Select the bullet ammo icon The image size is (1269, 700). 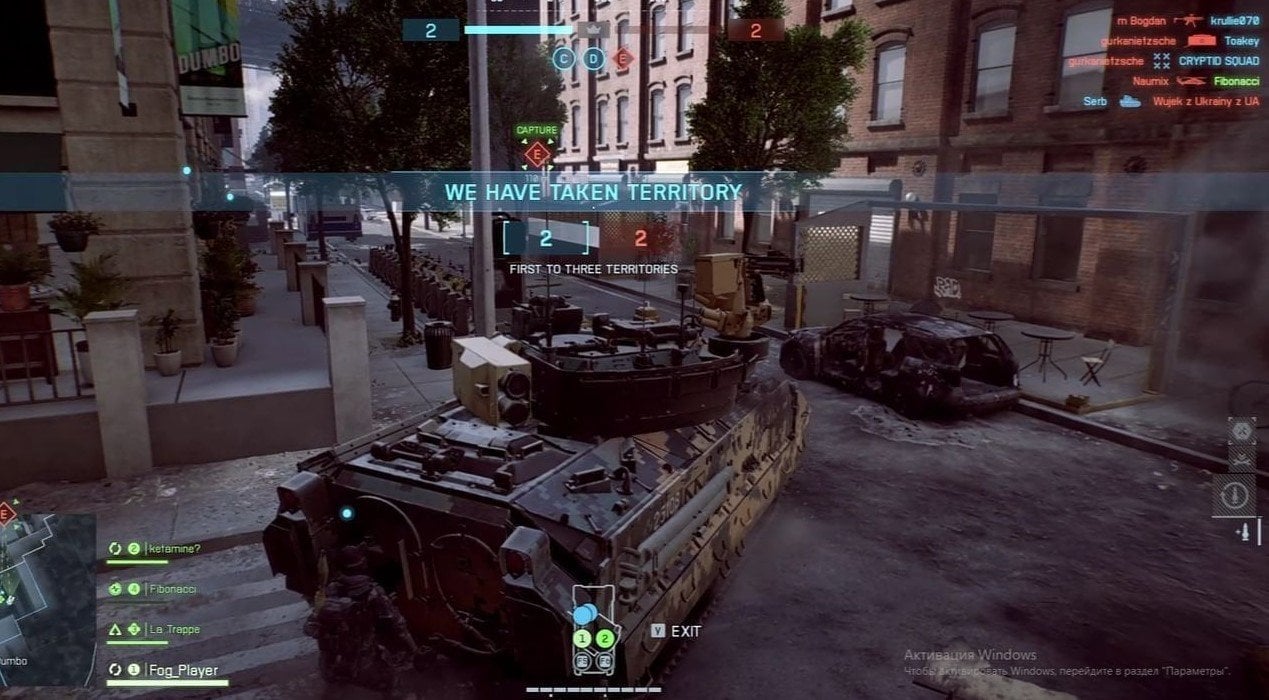[x=1244, y=532]
